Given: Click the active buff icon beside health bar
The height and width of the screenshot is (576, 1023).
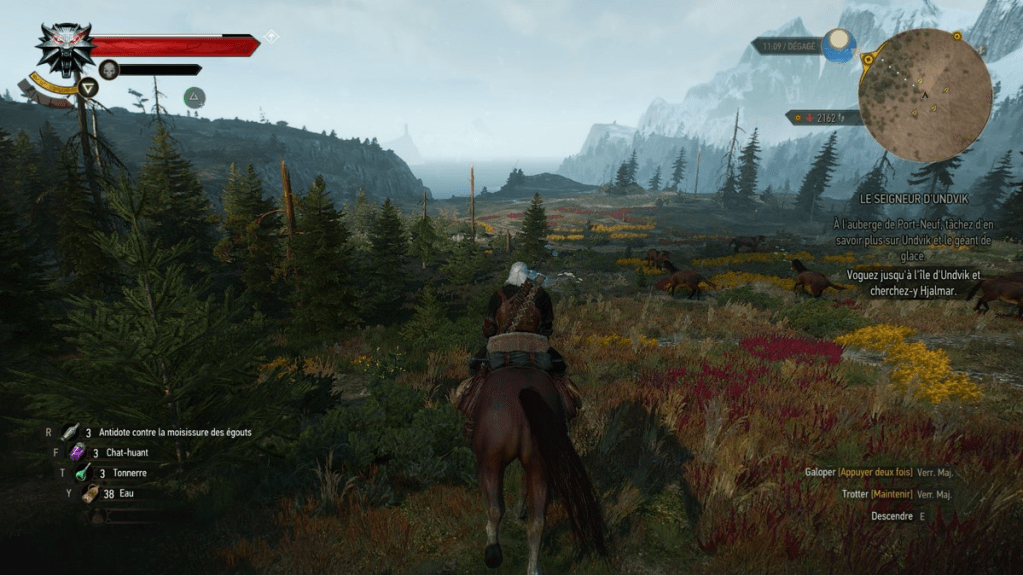Looking at the screenshot, I should click(194, 97).
